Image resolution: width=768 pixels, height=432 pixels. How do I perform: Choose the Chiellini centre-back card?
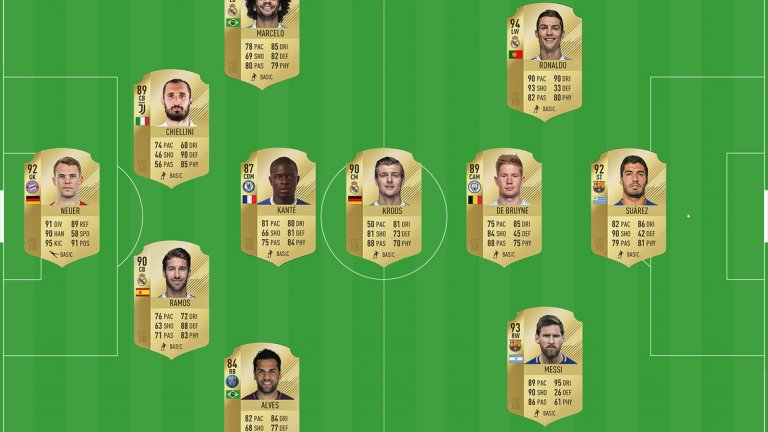172,128
